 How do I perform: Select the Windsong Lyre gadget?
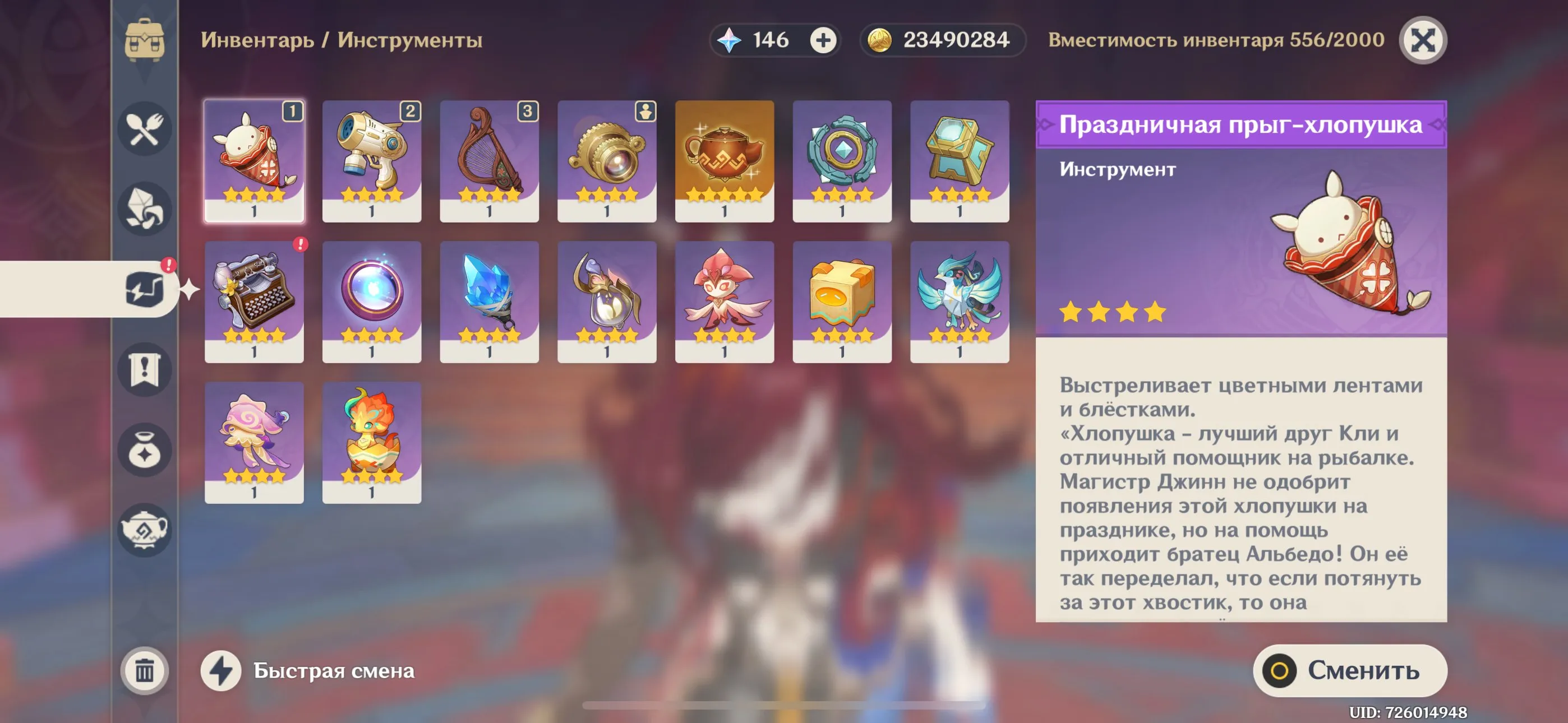pos(490,159)
